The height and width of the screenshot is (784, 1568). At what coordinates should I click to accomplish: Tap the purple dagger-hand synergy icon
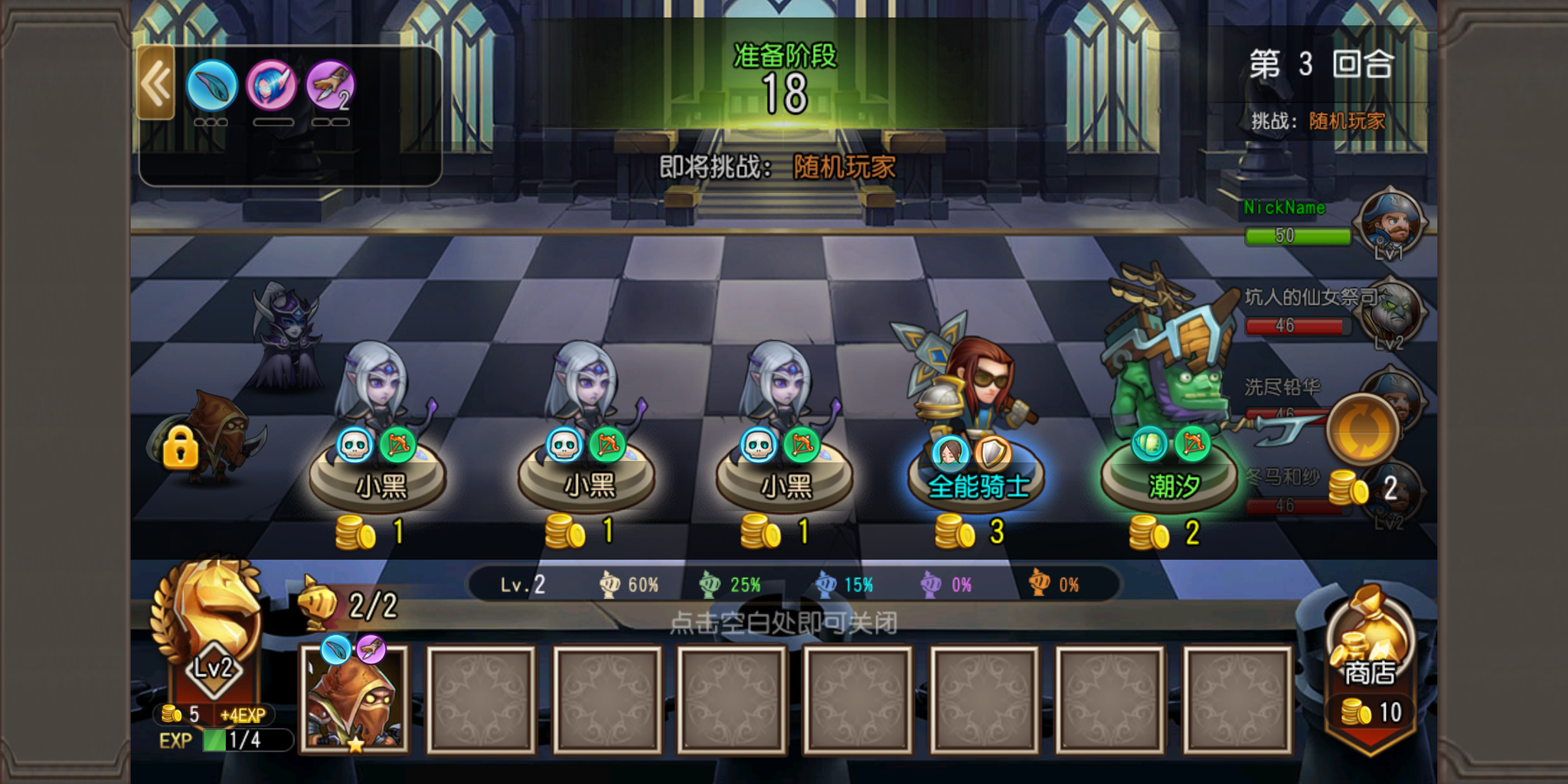[x=331, y=86]
